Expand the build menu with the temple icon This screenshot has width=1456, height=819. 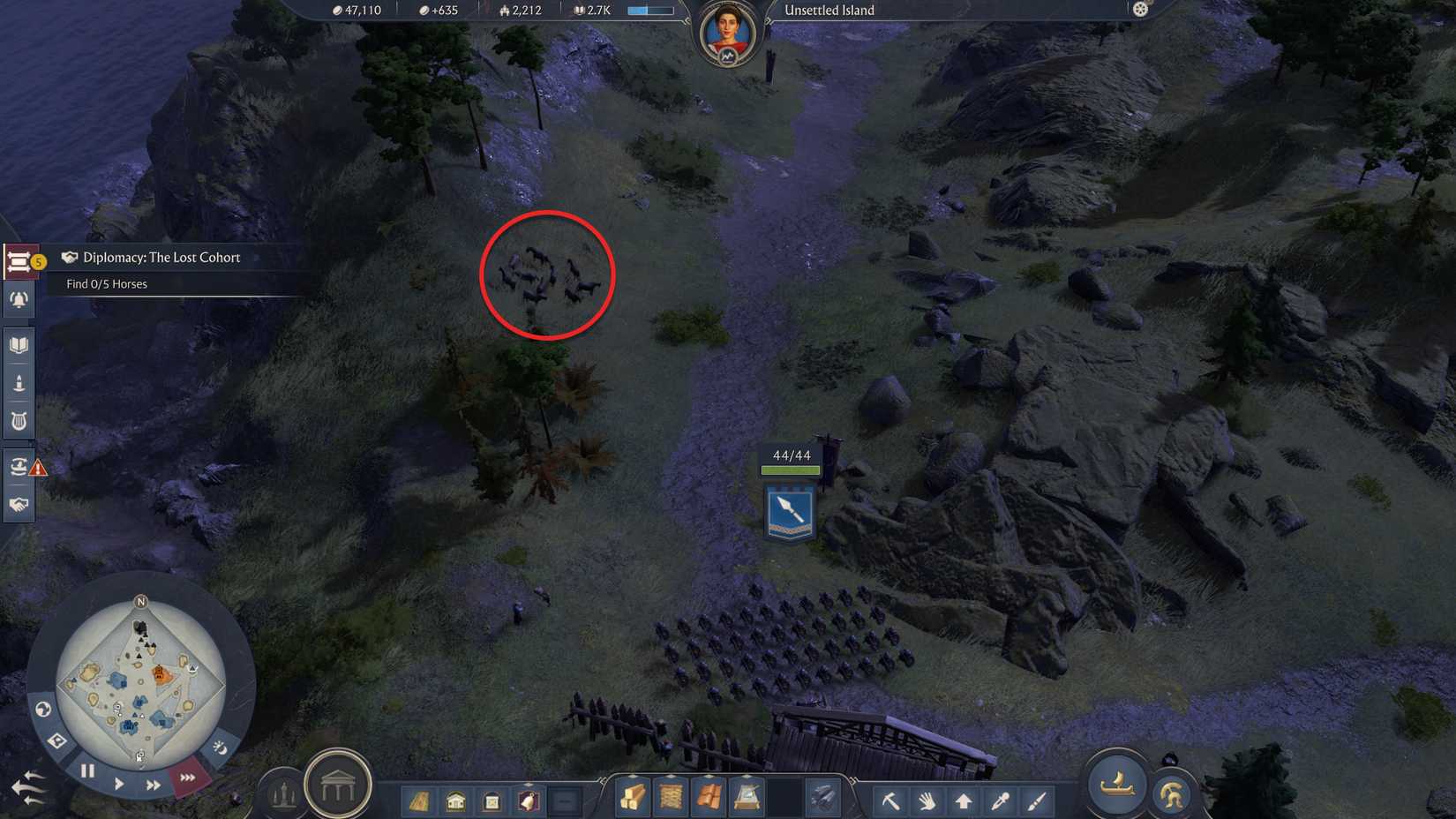point(339,790)
